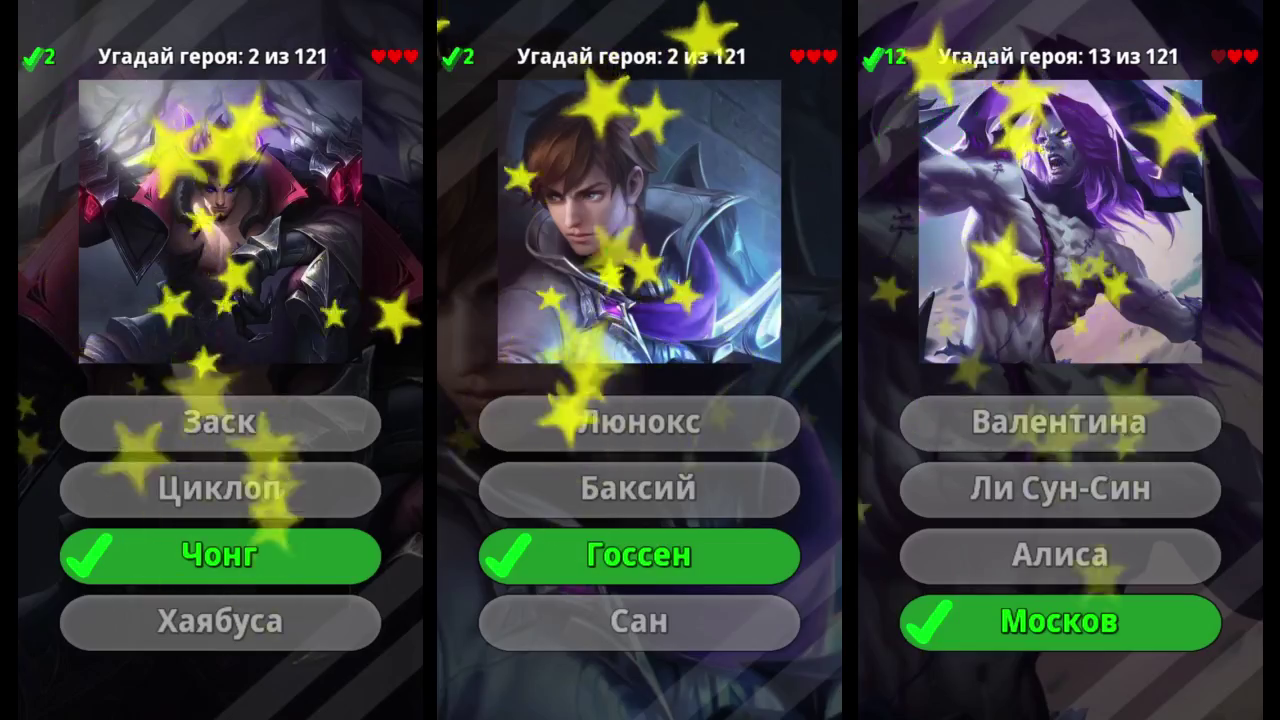The height and width of the screenshot is (720, 1280).
Task: Select the answer Сан
Action: pos(640,621)
